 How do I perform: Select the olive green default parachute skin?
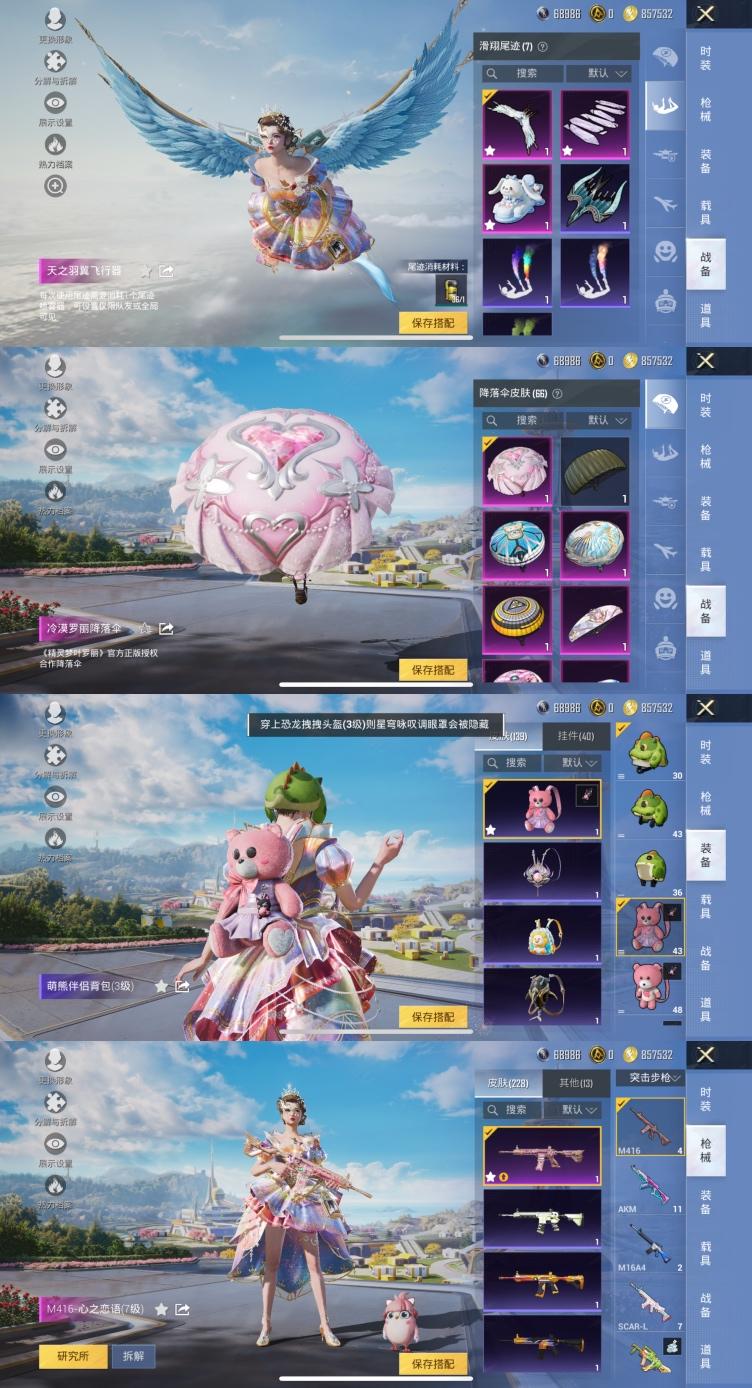tap(595, 471)
